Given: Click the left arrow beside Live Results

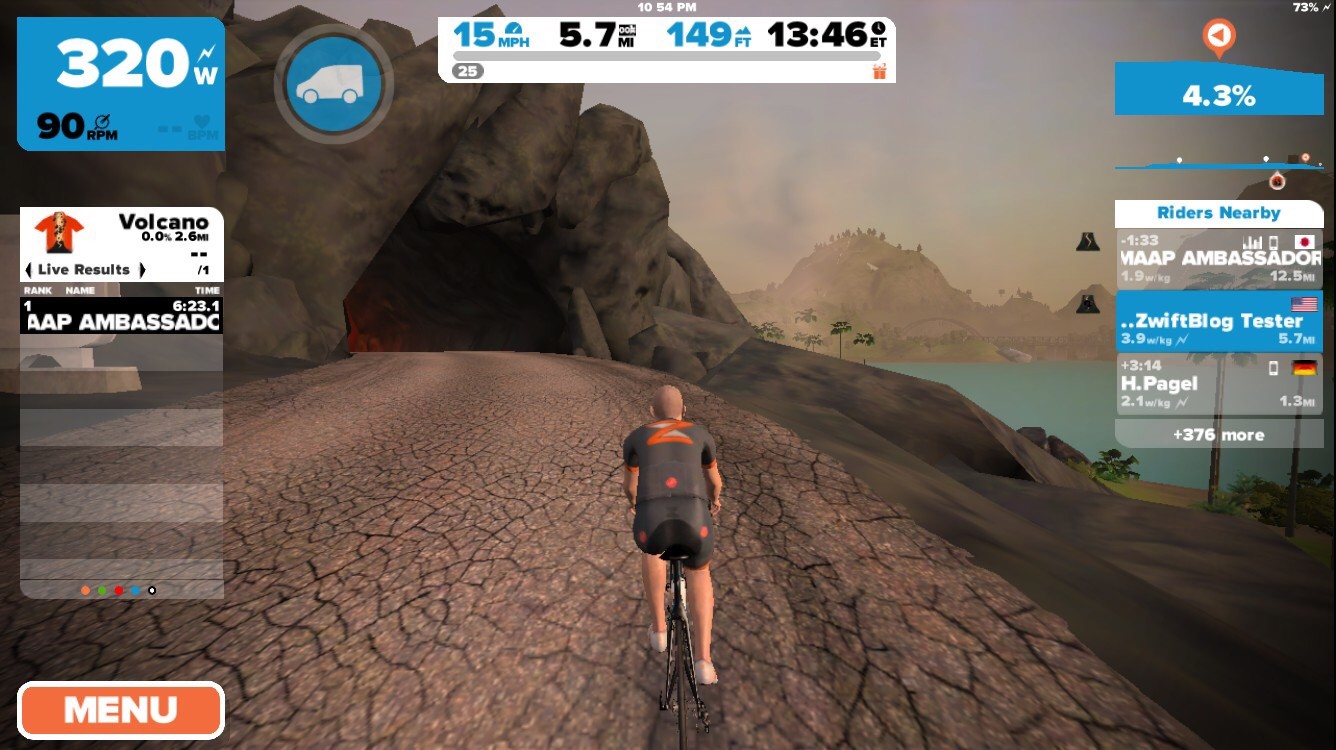Looking at the screenshot, I should point(29,270).
